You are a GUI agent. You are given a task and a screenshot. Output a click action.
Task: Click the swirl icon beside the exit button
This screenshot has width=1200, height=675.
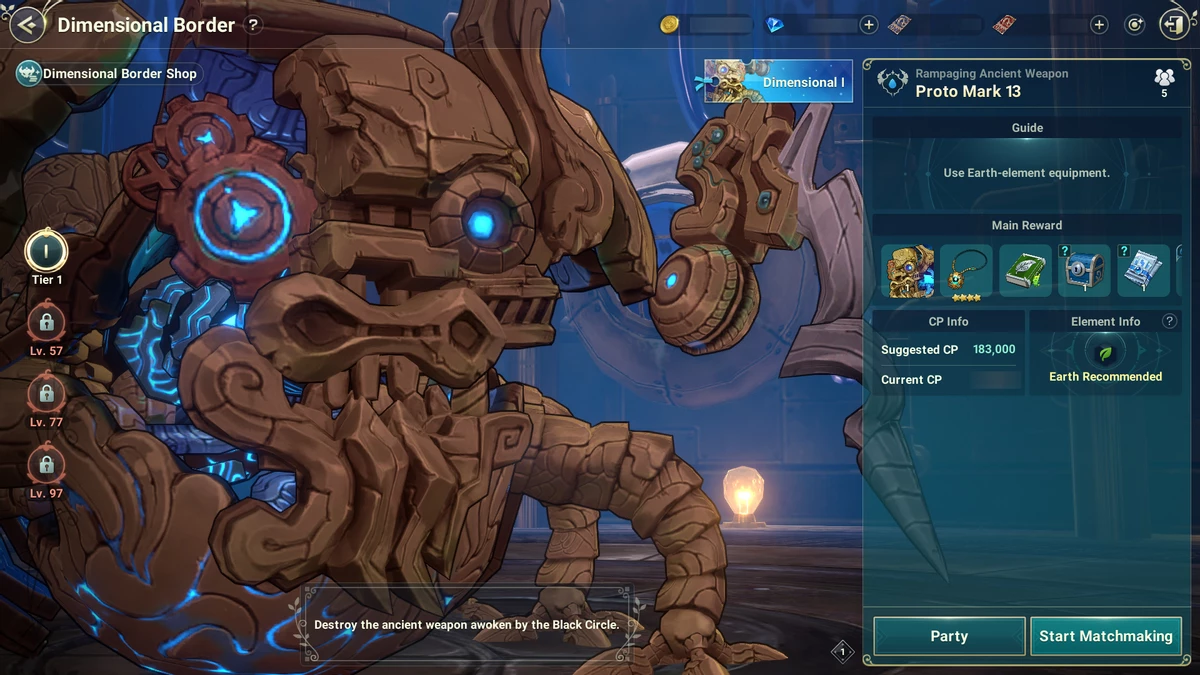[x=1134, y=25]
